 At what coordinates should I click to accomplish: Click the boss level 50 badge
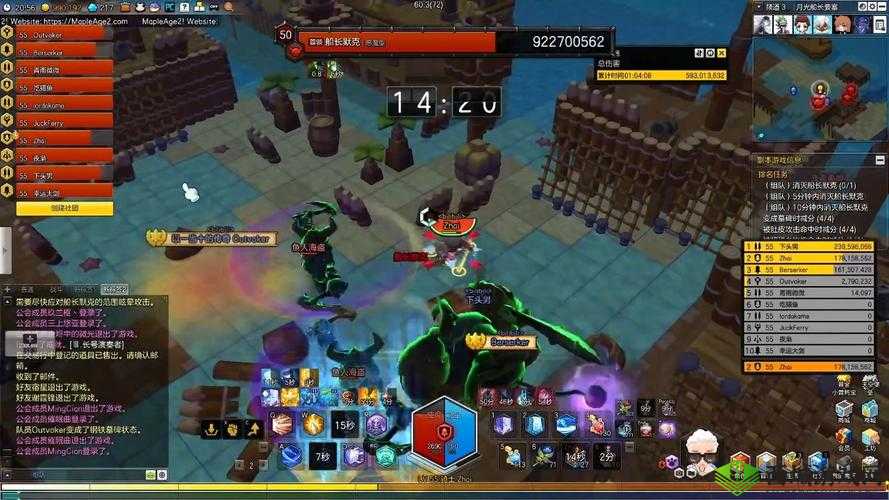pyautogui.click(x=287, y=36)
